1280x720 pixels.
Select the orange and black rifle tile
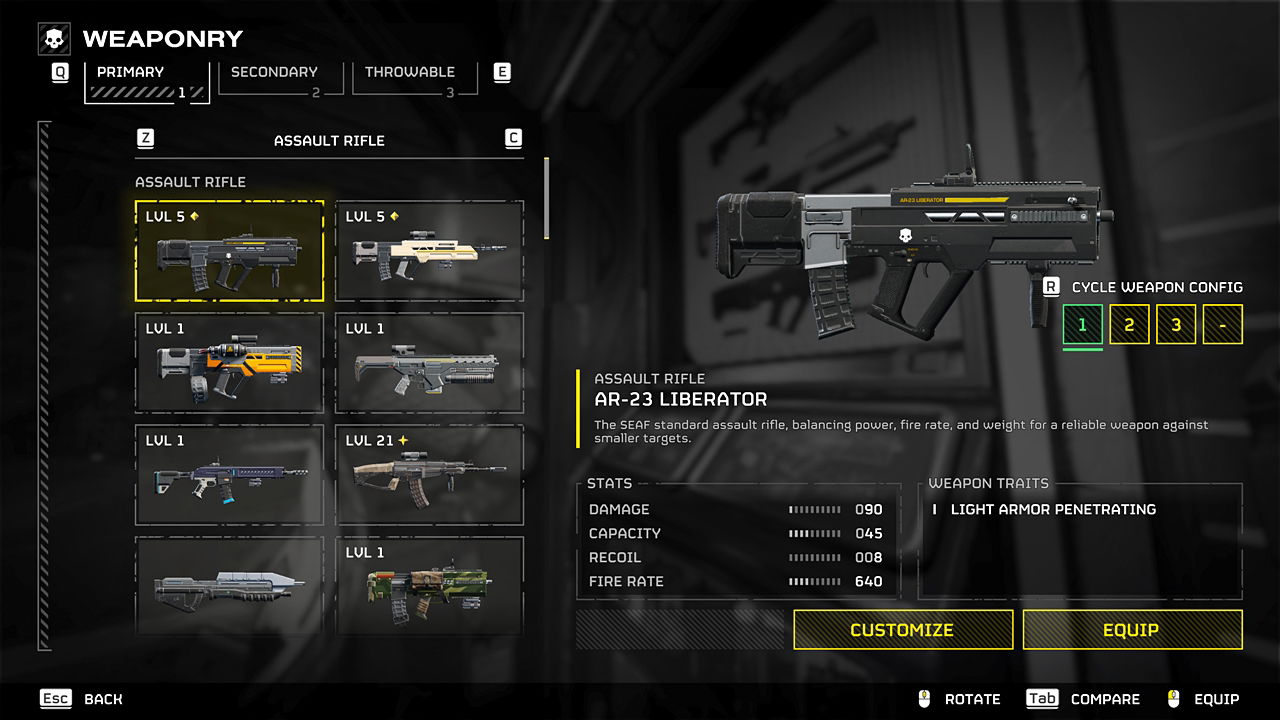point(230,363)
